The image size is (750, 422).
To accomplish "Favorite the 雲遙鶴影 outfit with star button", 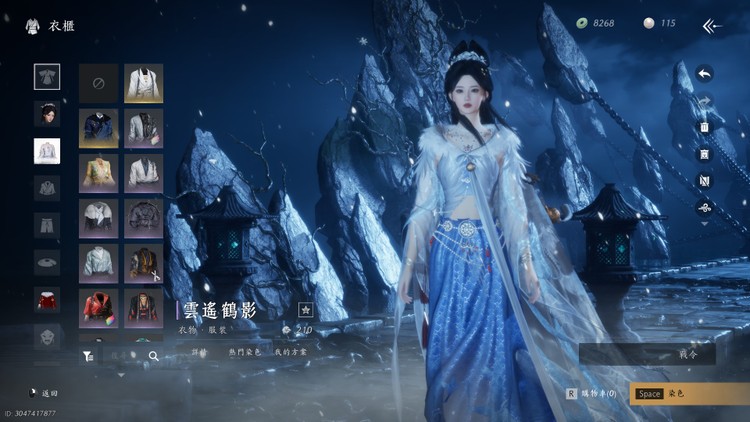I will [306, 310].
